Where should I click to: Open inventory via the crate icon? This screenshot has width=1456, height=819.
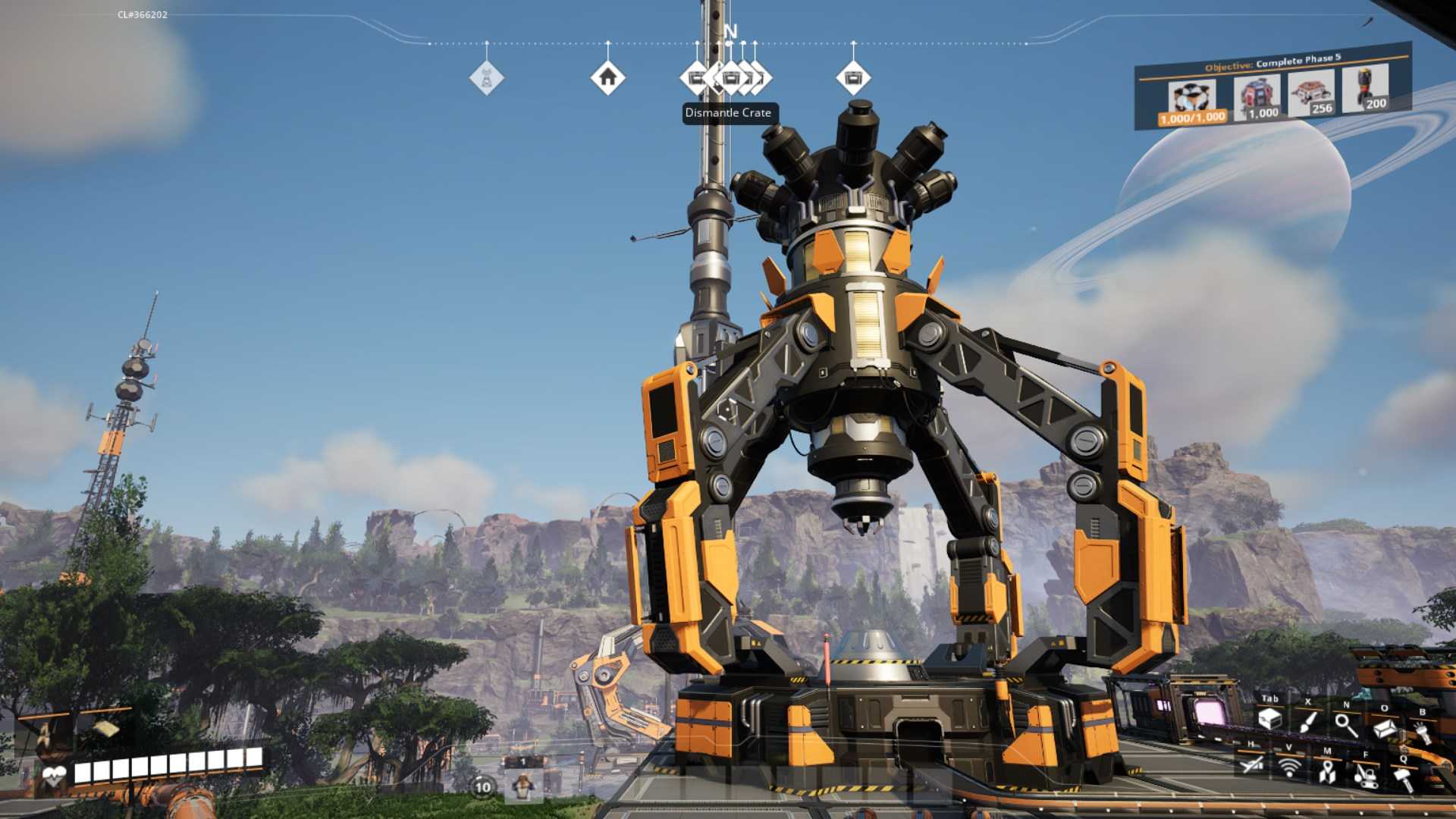1269,719
